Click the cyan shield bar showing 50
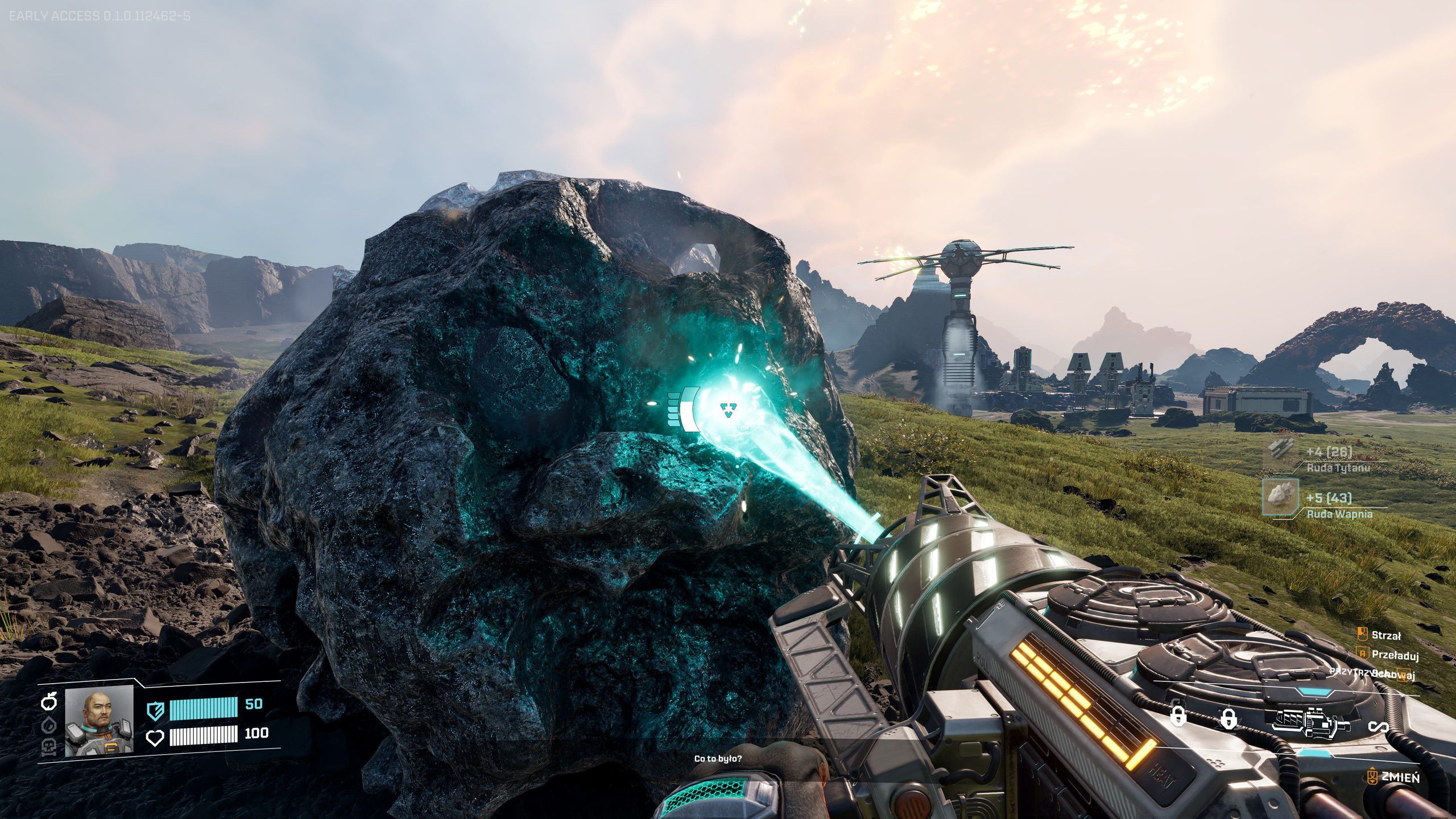The width and height of the screenshot is (1456, 819). (203, 710)
